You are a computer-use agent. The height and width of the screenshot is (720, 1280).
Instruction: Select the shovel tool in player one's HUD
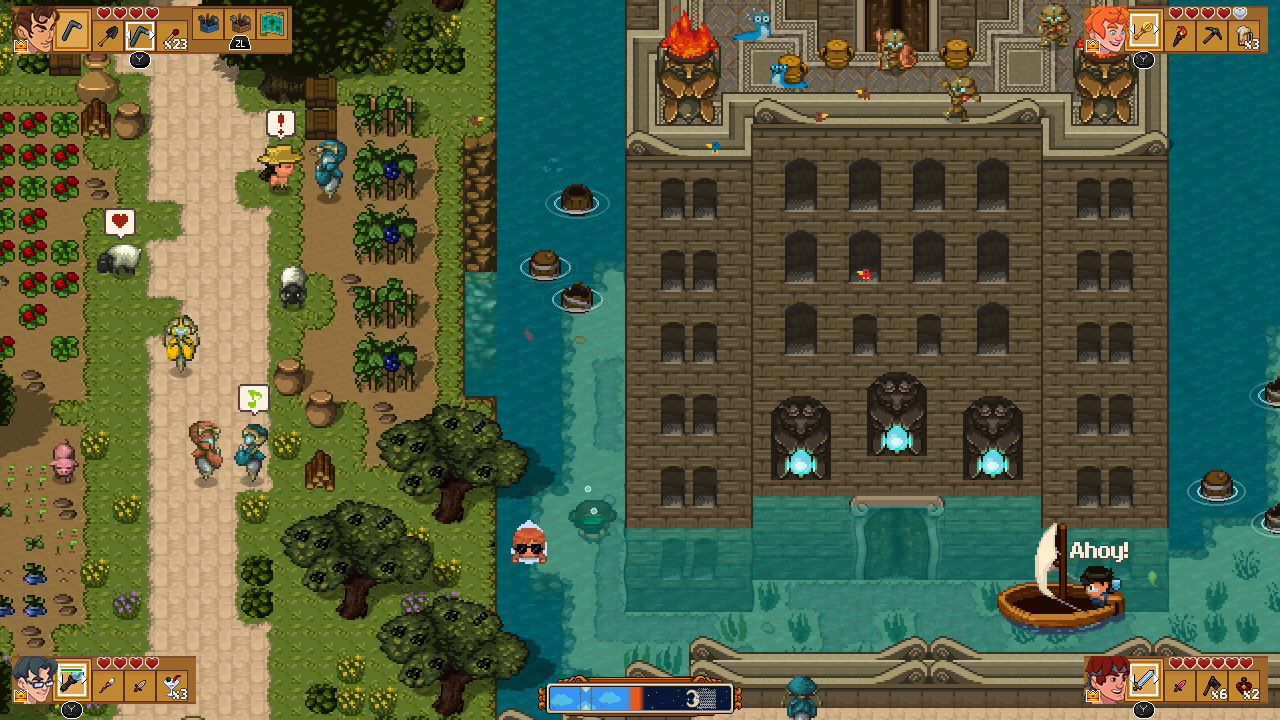(x=106, y=34)
